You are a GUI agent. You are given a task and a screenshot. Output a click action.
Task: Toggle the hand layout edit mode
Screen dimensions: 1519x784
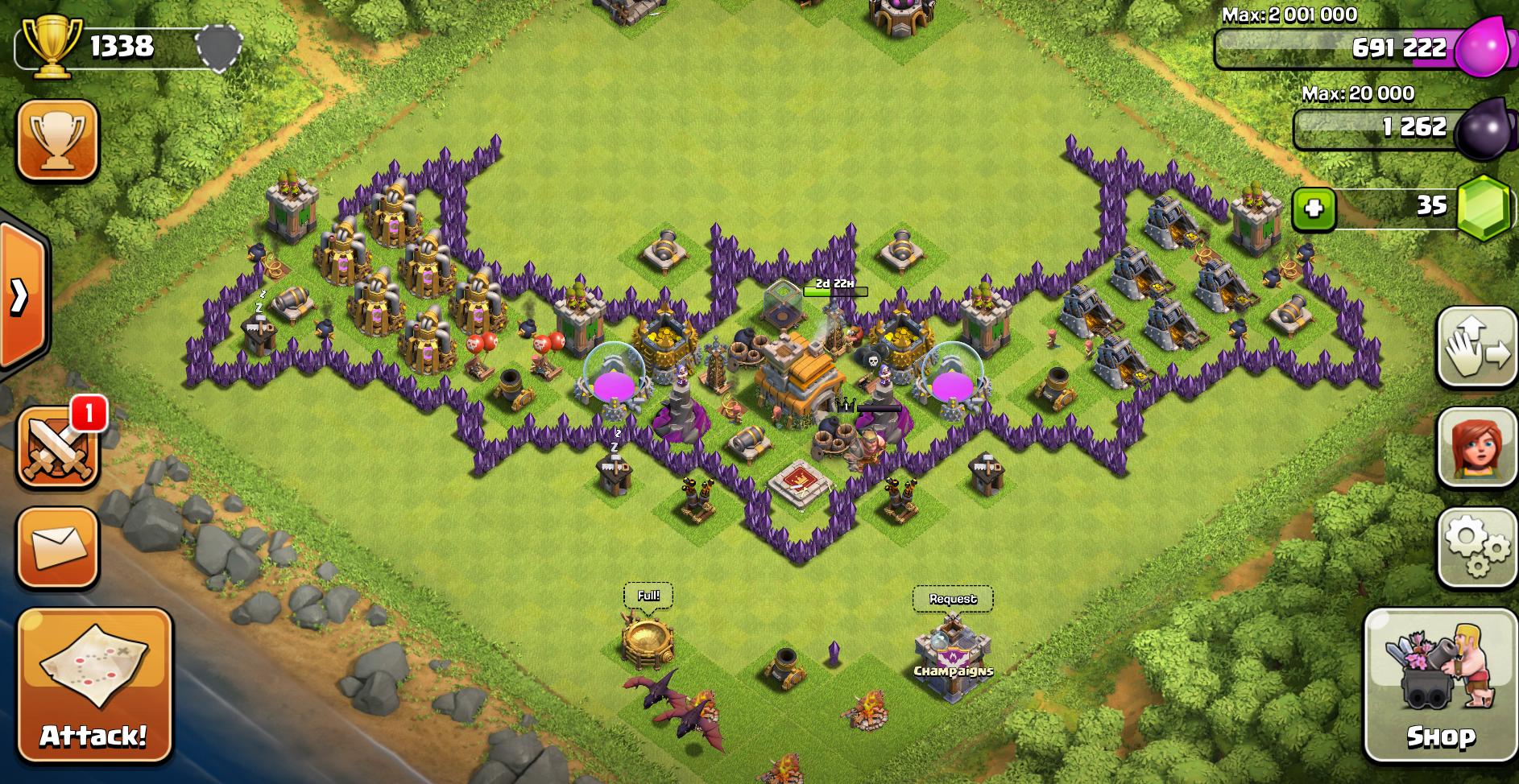[1477, 348]
